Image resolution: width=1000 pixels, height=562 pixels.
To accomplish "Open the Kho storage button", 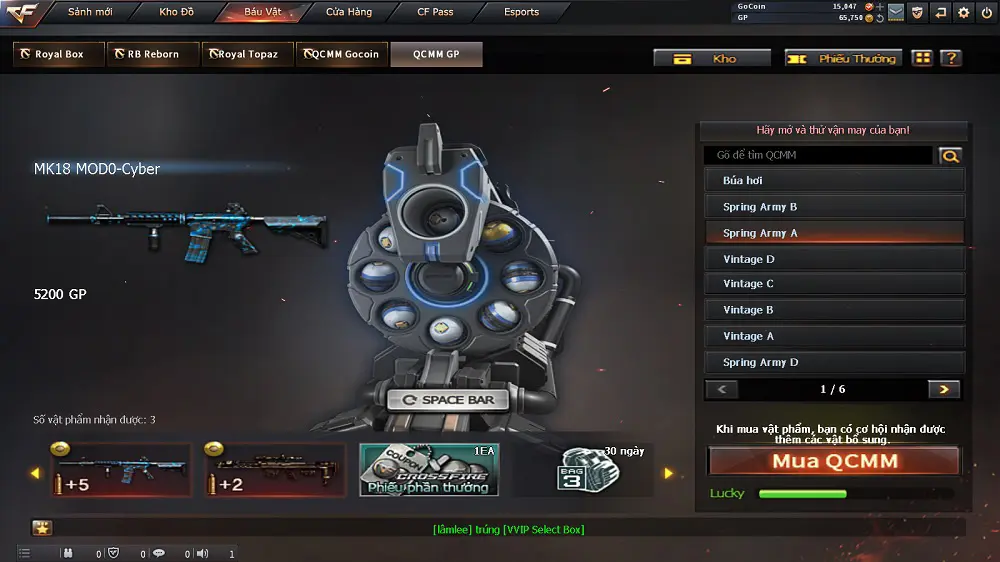I will point(712,59).
